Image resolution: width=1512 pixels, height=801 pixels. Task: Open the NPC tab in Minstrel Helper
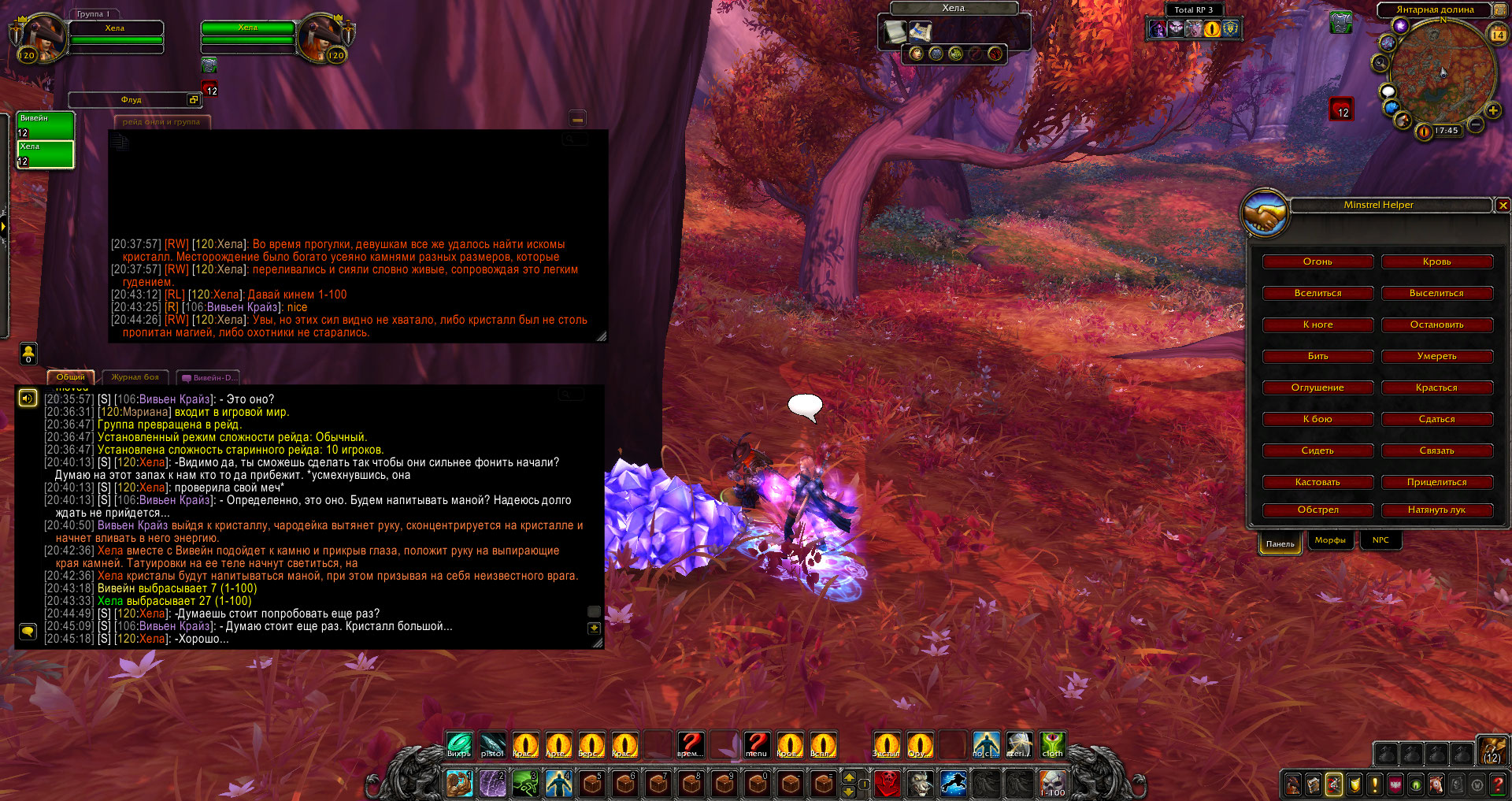(1380, 540)
